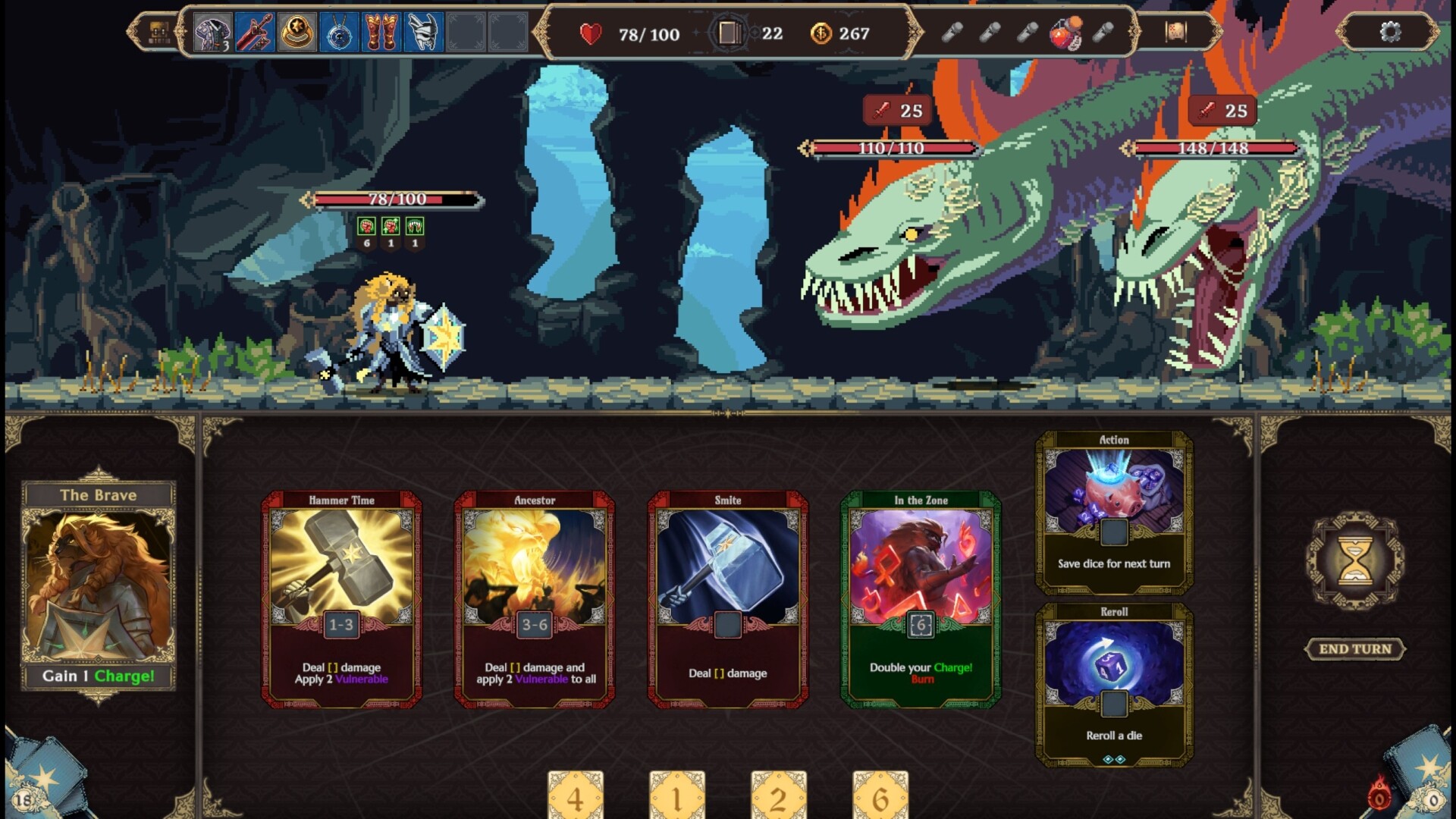
Task: Click the END TURN button
Action: point(1355,649)
